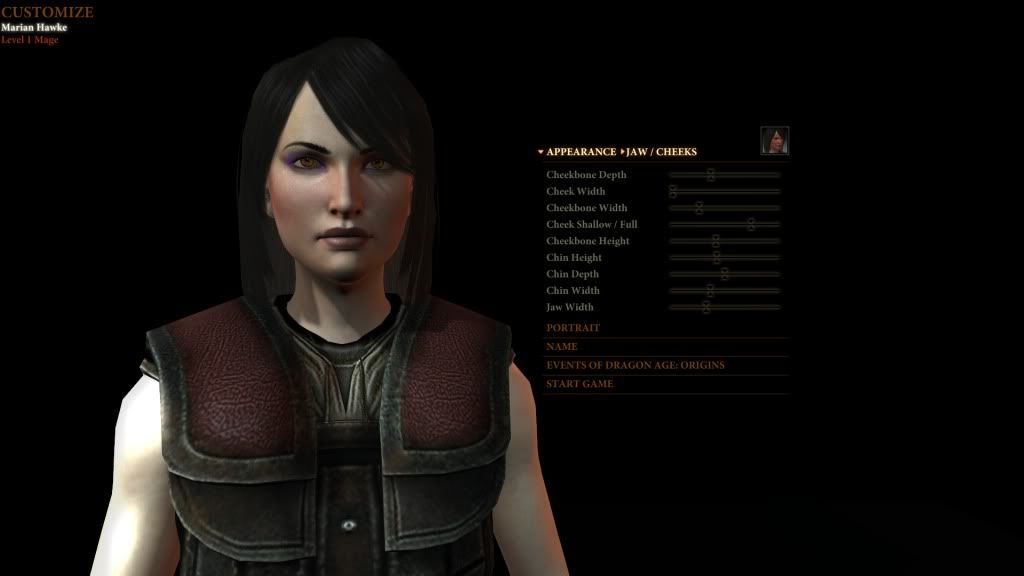Change the Chin Width slider

coord(710,291)
